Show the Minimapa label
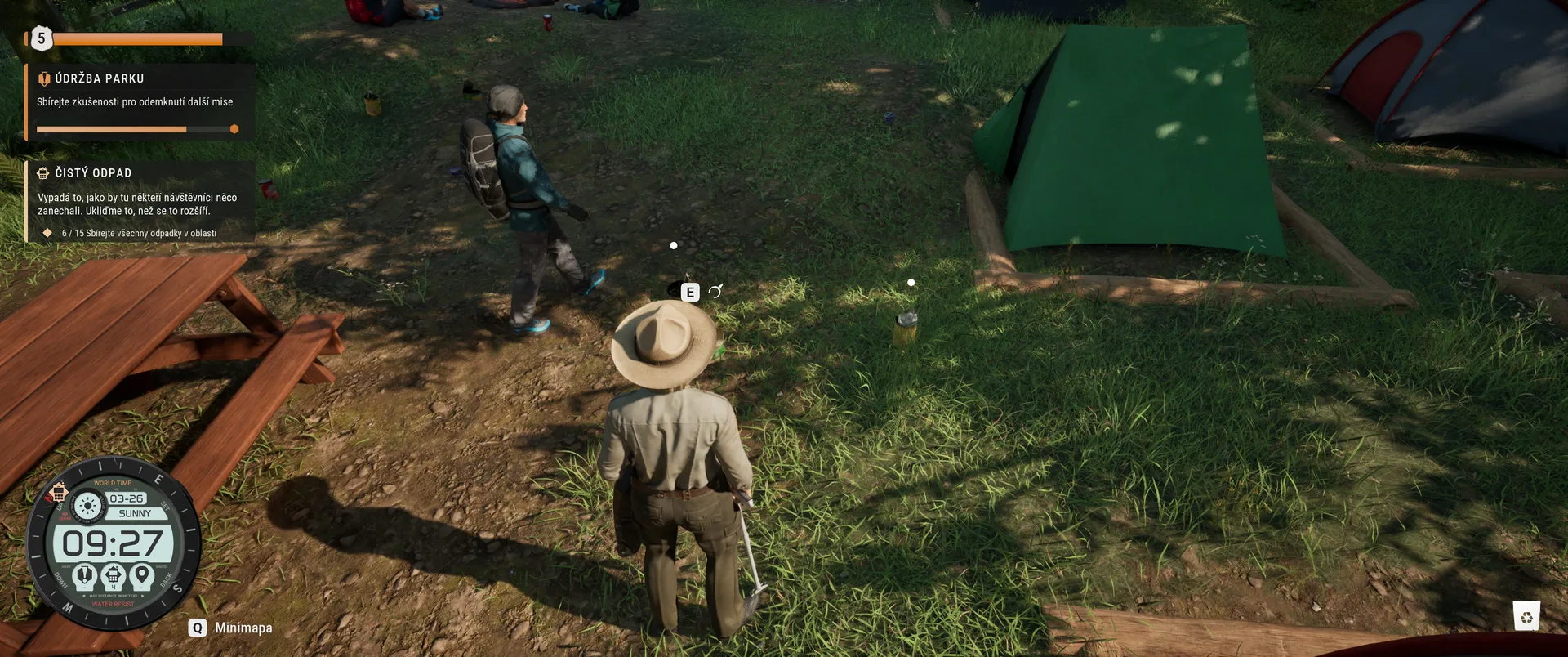 point(243,628)
